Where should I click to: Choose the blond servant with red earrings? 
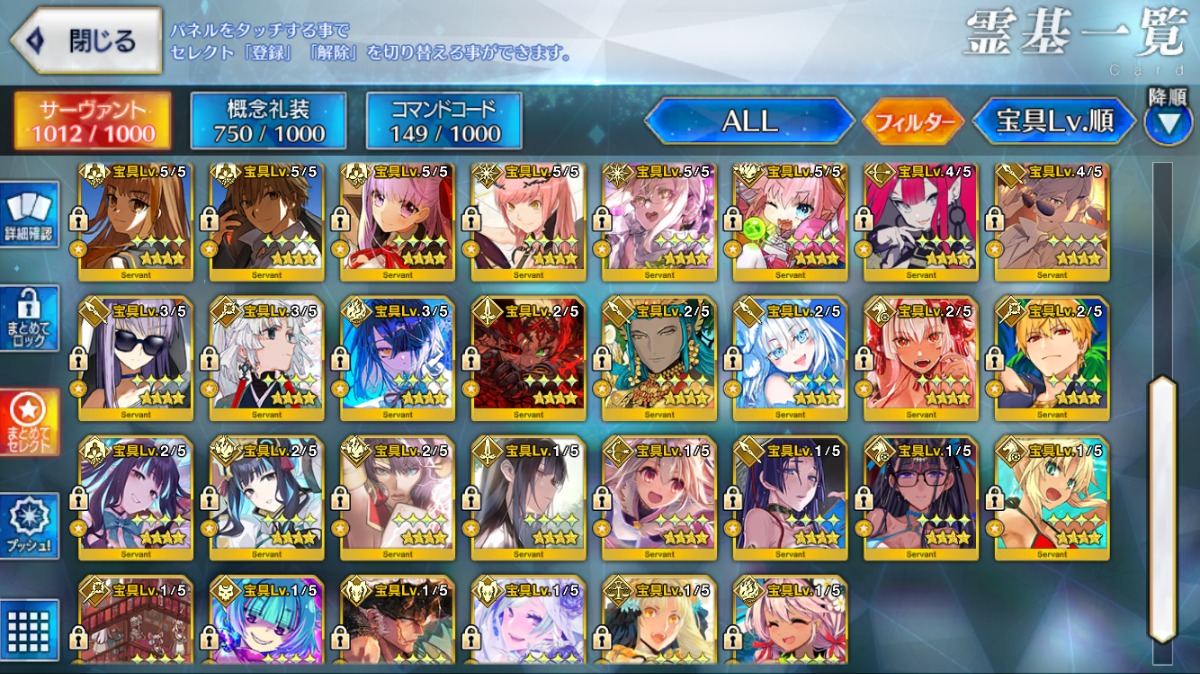click(1052, 357)
